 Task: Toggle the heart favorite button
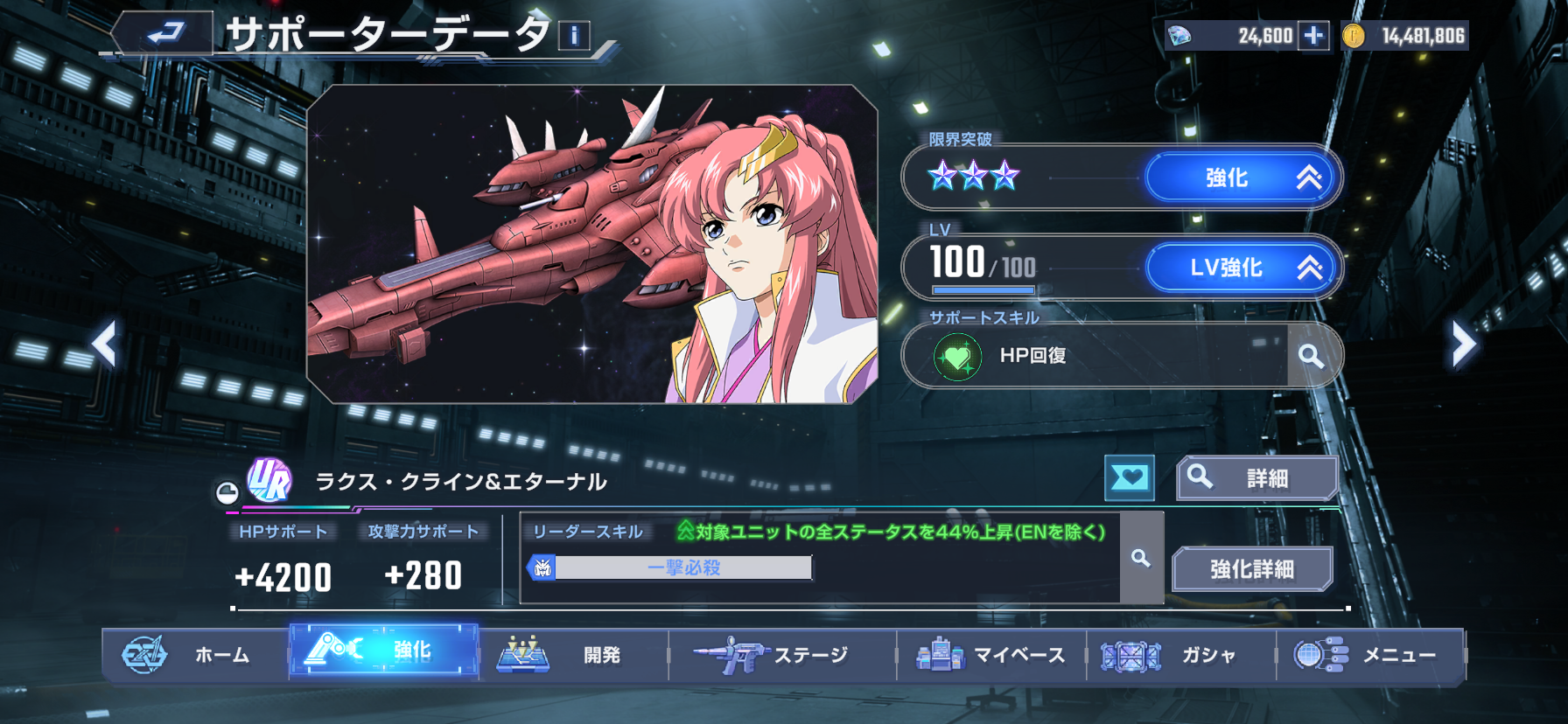coord(1129,477)
